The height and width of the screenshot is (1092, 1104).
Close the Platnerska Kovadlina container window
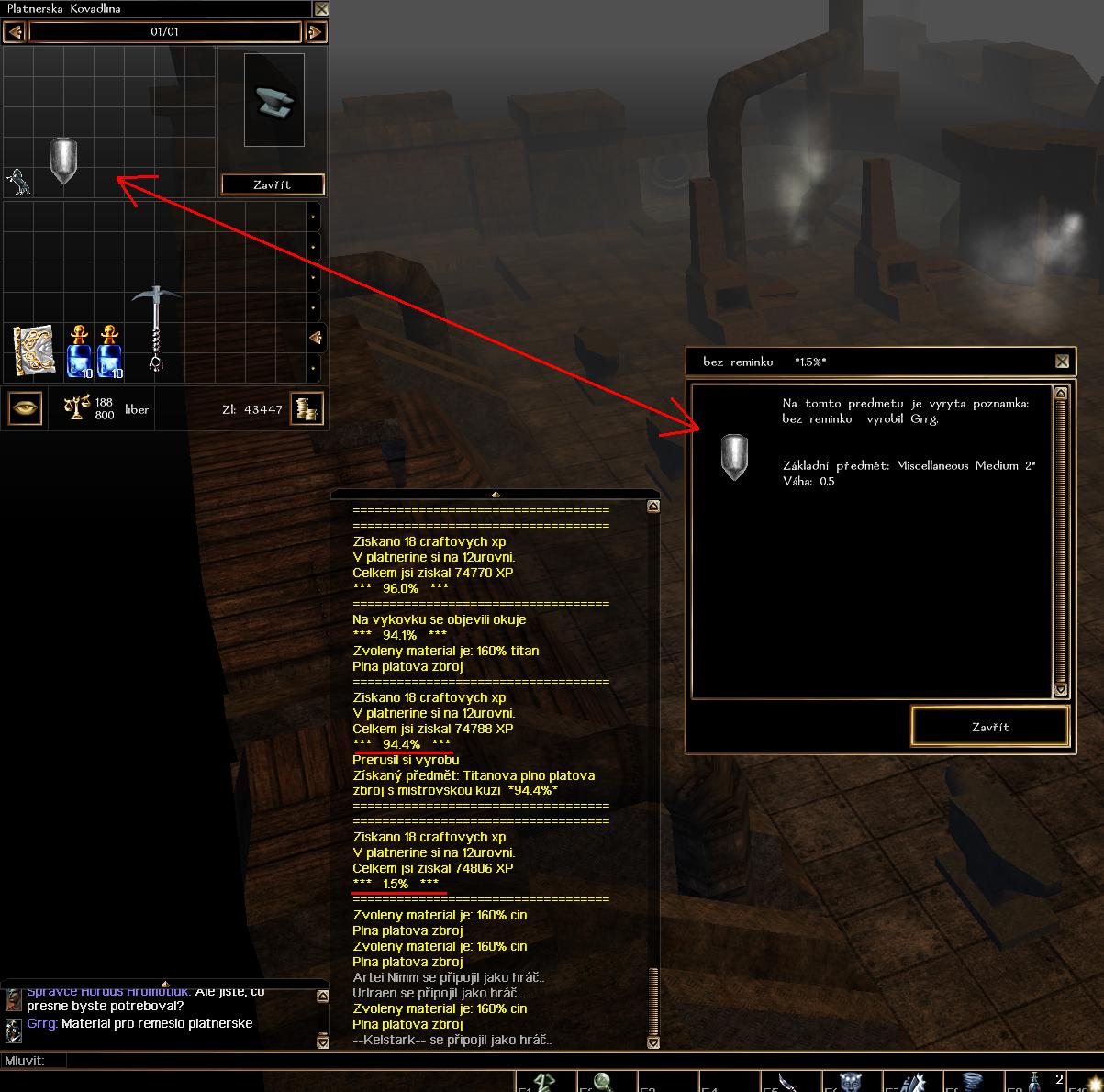click(321, 9)
